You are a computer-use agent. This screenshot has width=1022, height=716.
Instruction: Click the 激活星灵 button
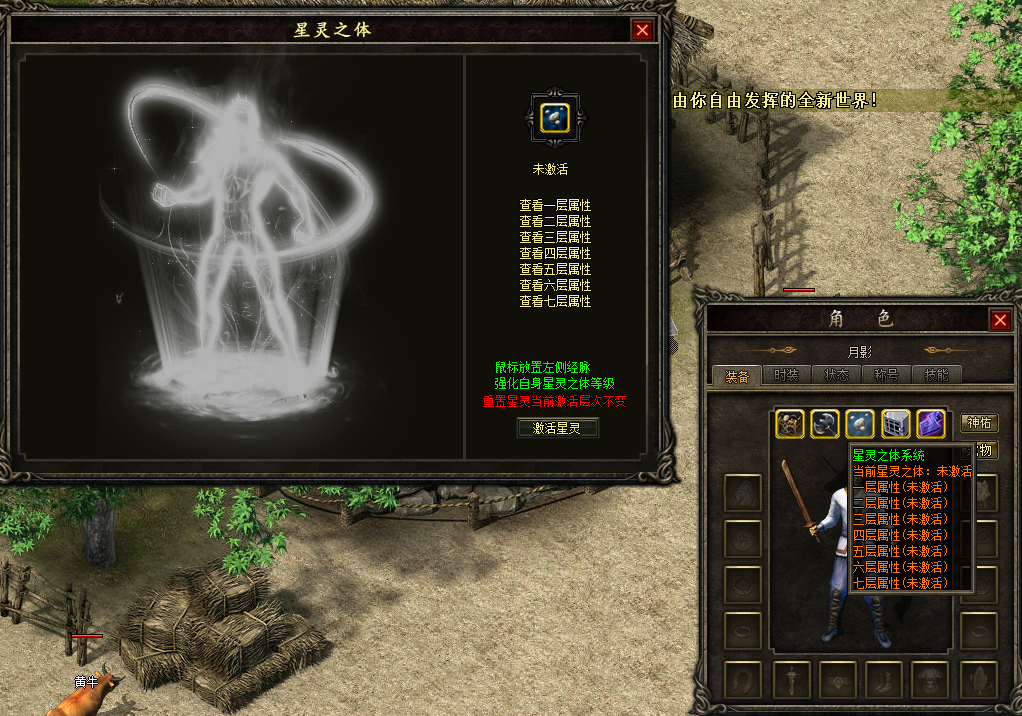pyautogui.click(x=556, y=428)
